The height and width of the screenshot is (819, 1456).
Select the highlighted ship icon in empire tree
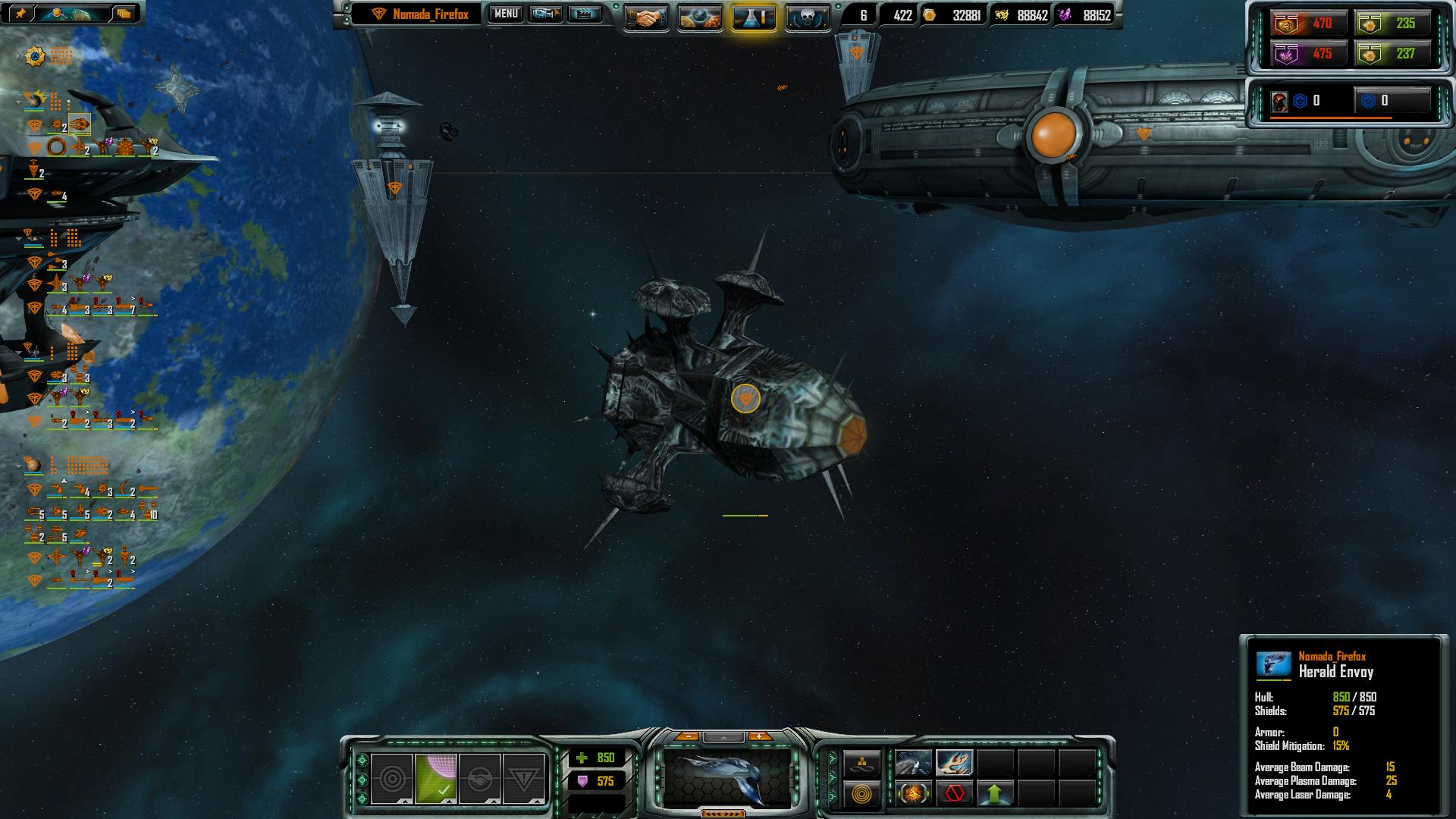pyautogui.click(x=80, y=124)
